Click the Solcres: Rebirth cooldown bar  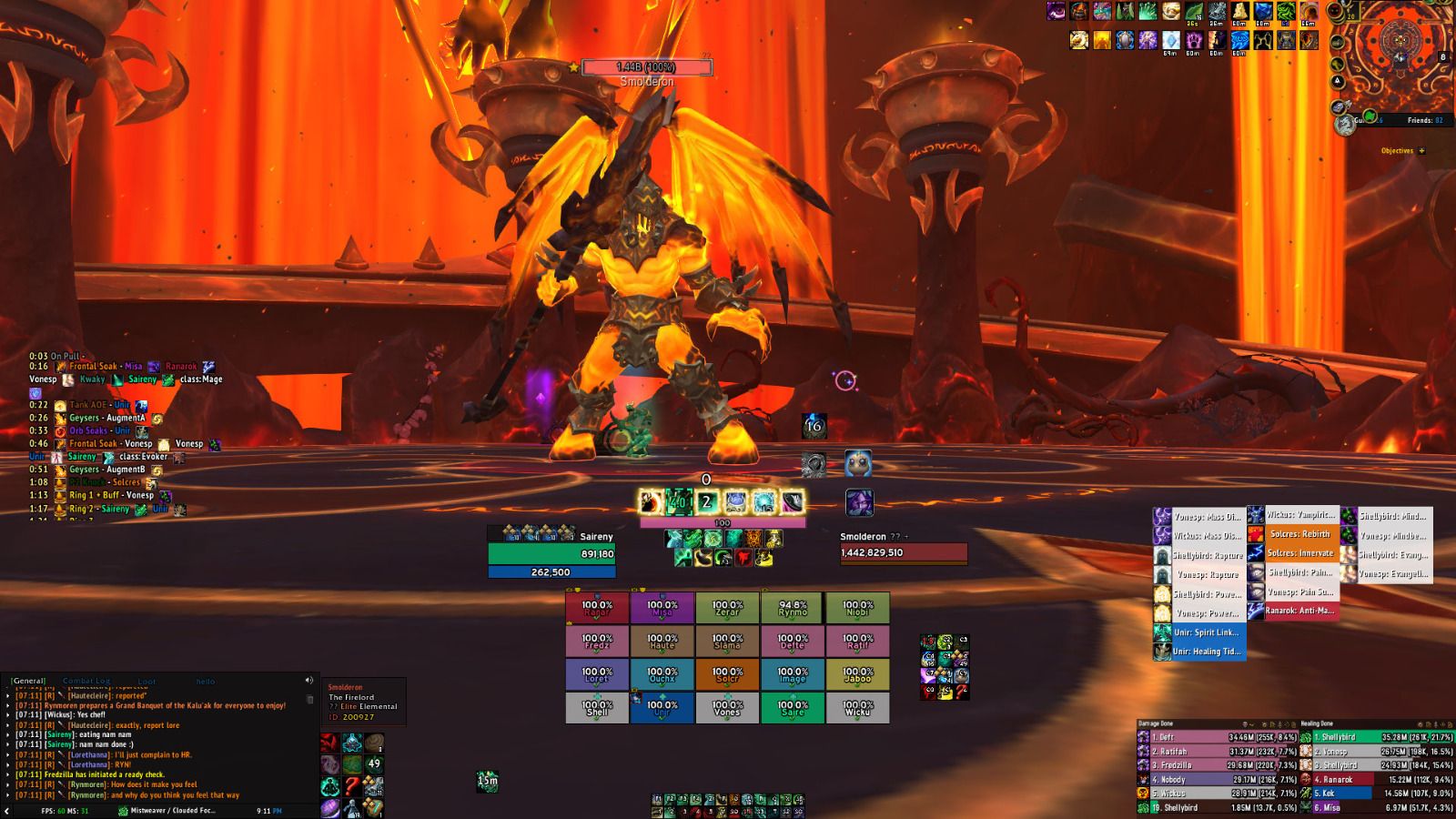click(x=1296, y=535)
